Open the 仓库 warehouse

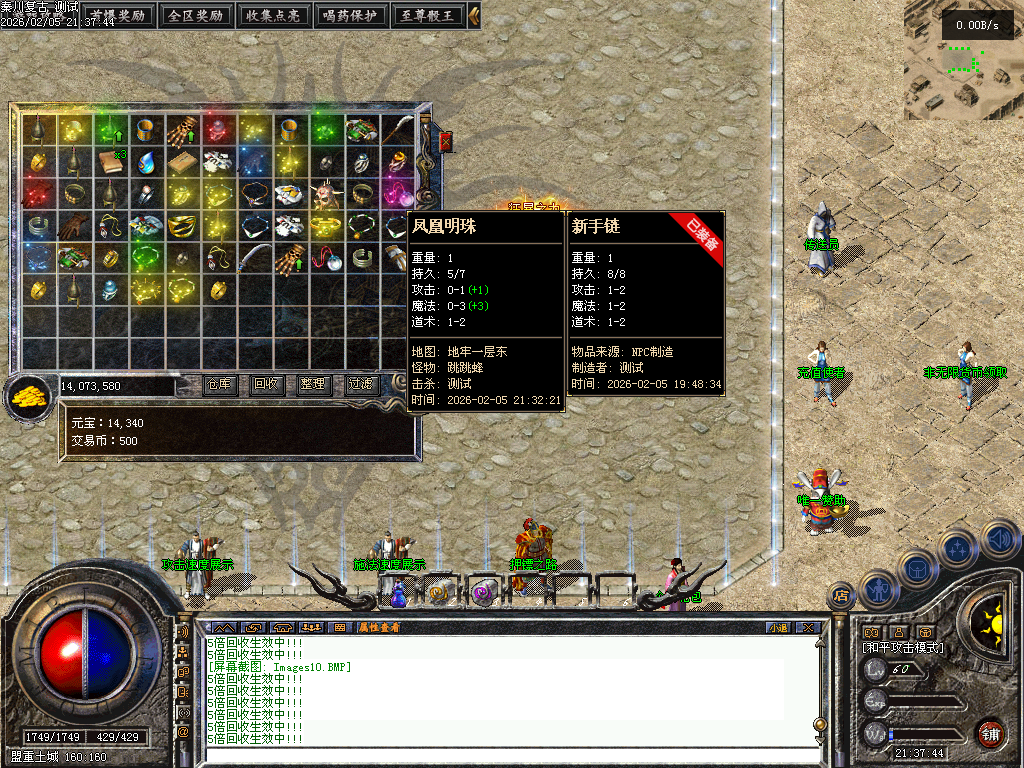pos(220,384)
